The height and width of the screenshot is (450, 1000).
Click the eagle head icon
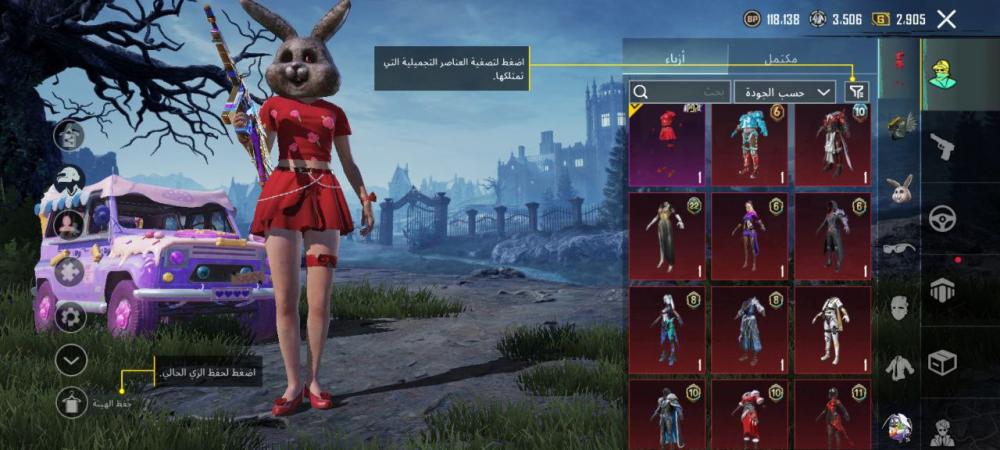[70, 180]
